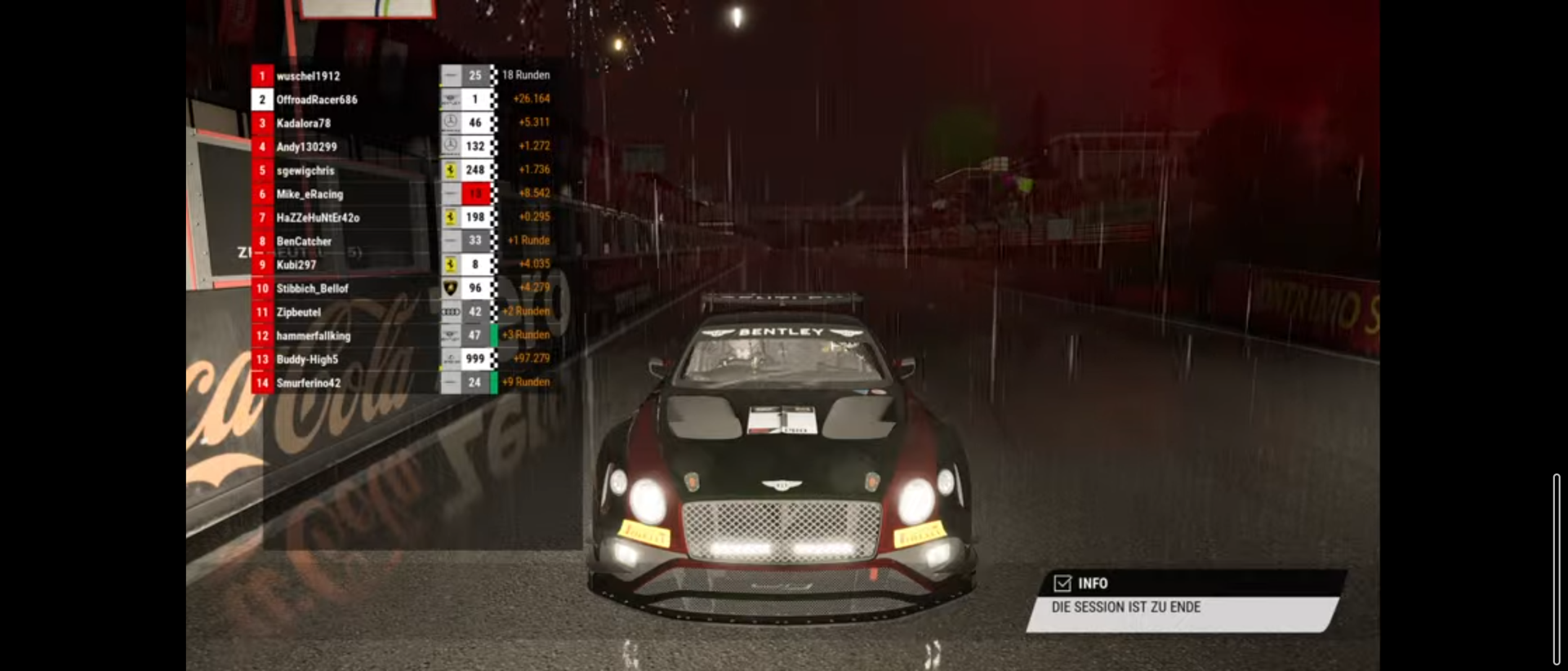Viewport: 1568px width, 671px height.
Task: Choose Buddy-High5 in the standings
Action: 307,360
